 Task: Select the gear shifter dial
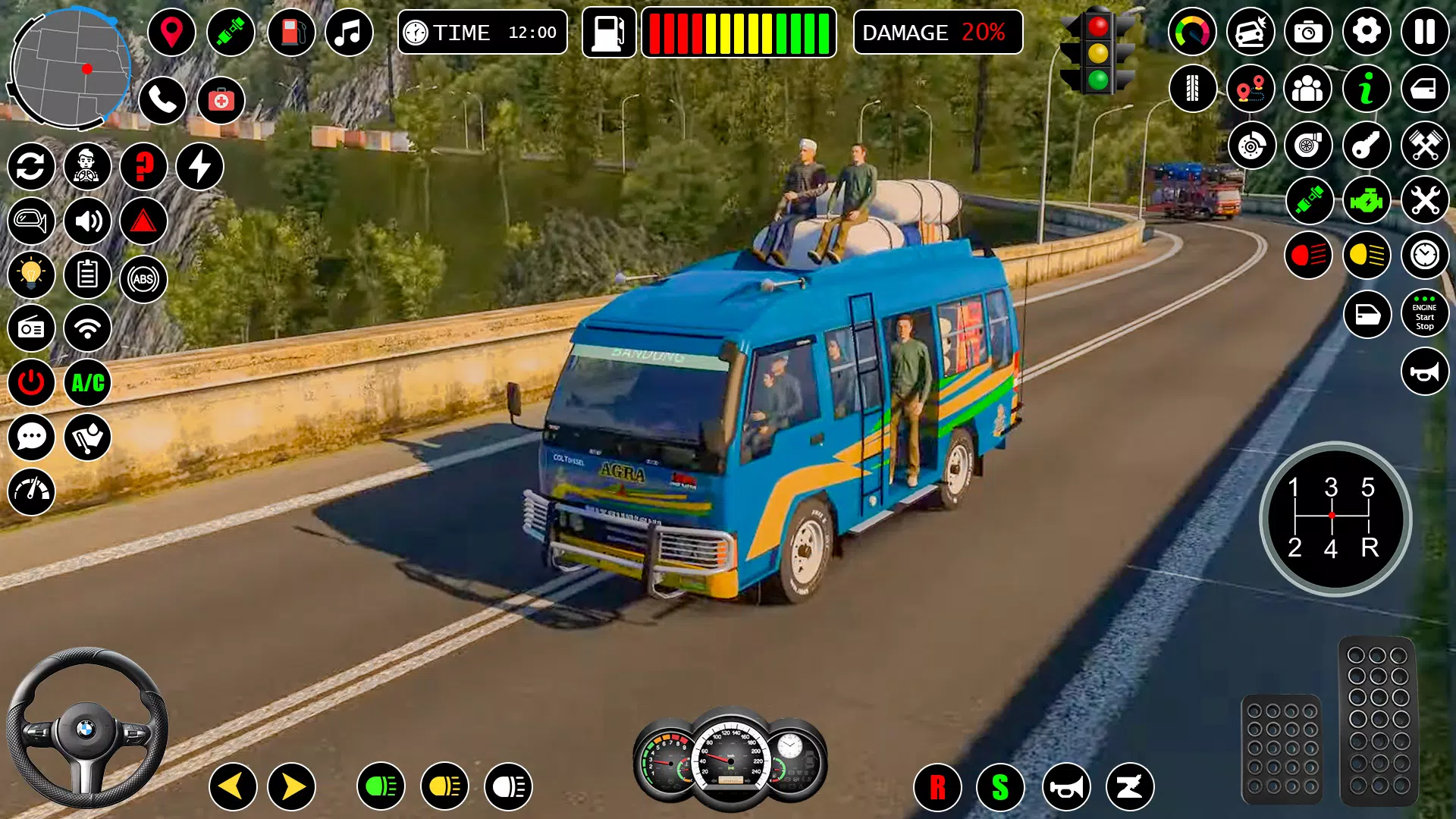(x=1335, y=519)
